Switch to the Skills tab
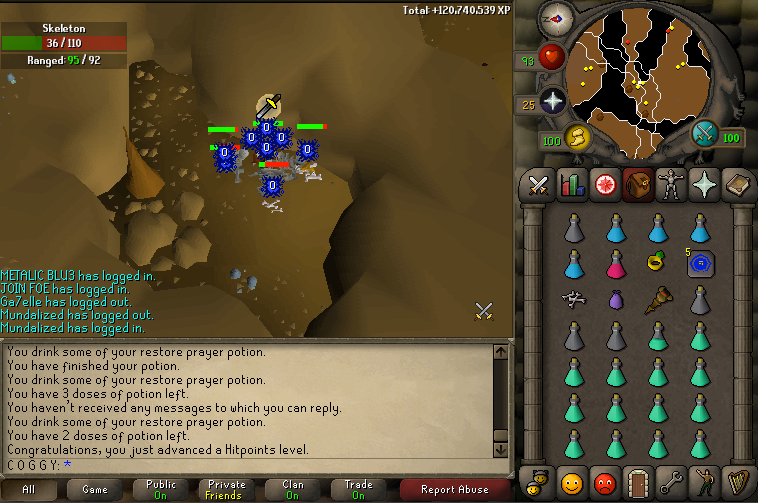Screen dimensions: 758x503 pyautogui.click(x=572, y=184)
